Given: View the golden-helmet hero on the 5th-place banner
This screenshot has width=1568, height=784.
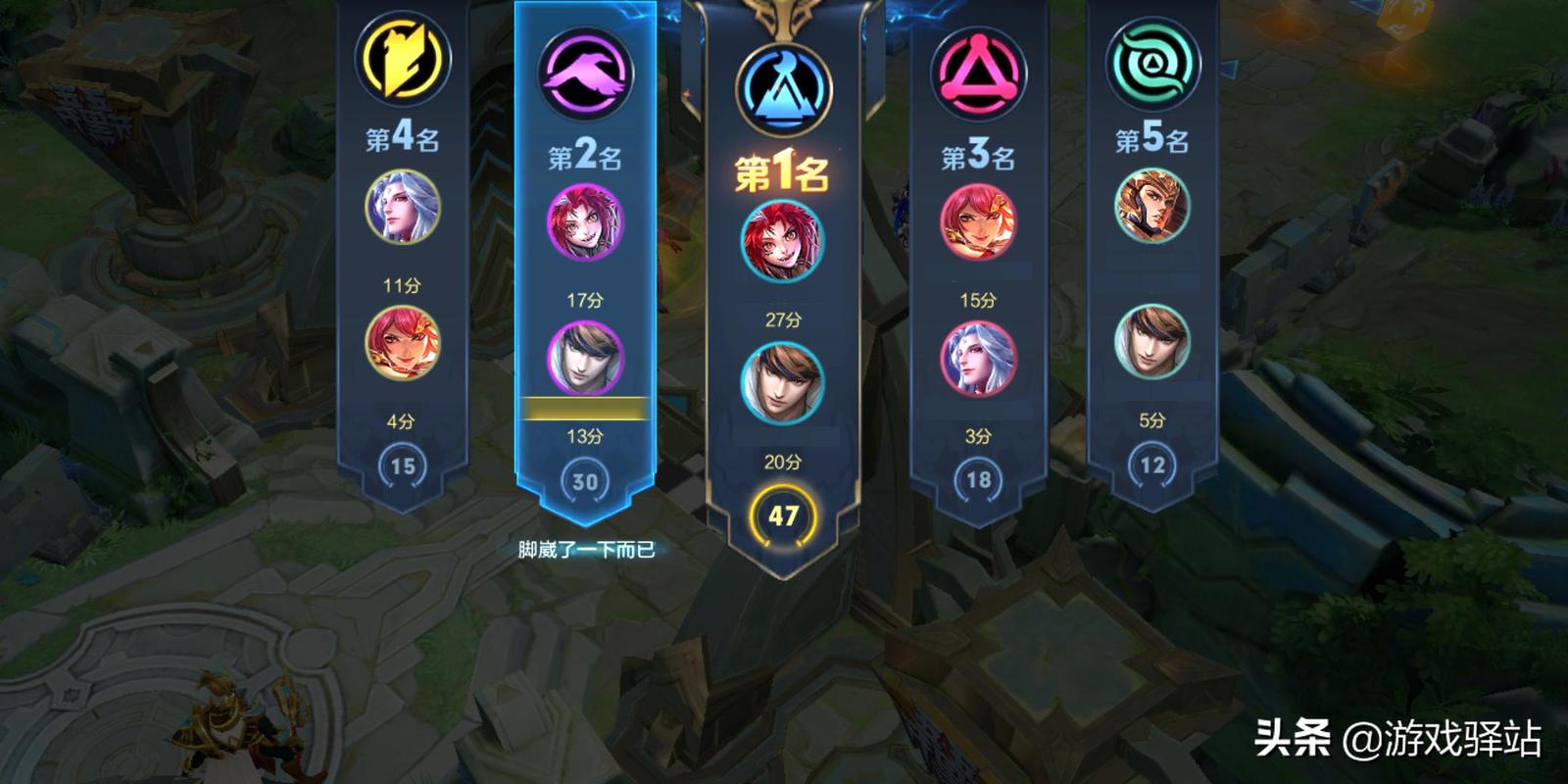Looking at the screenshot, I should [x=1152, y=208].
